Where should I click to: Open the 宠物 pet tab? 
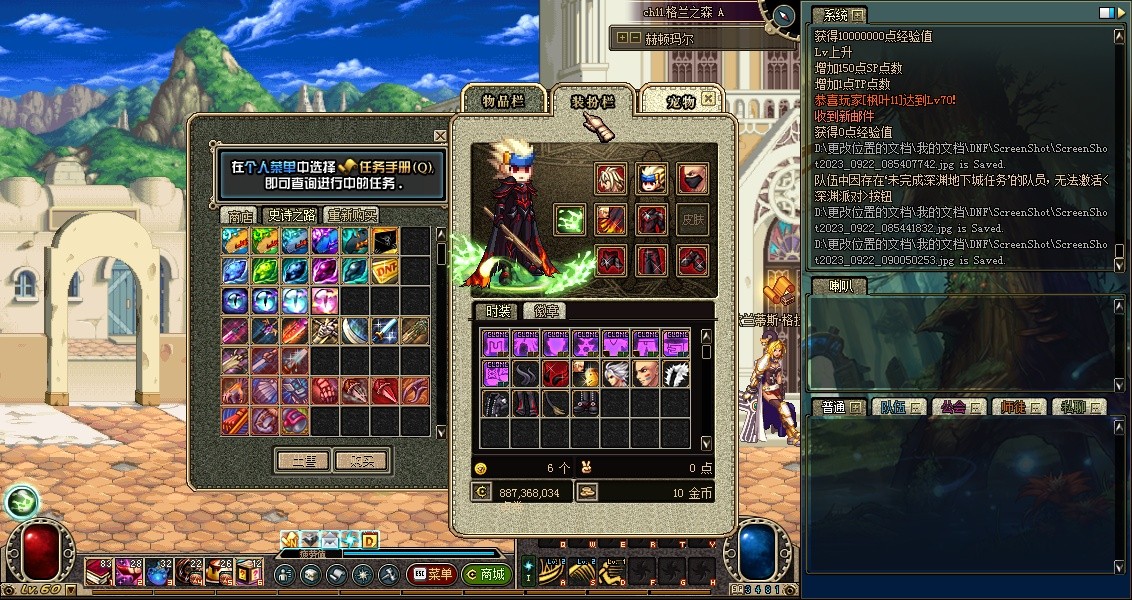point(680,101)
